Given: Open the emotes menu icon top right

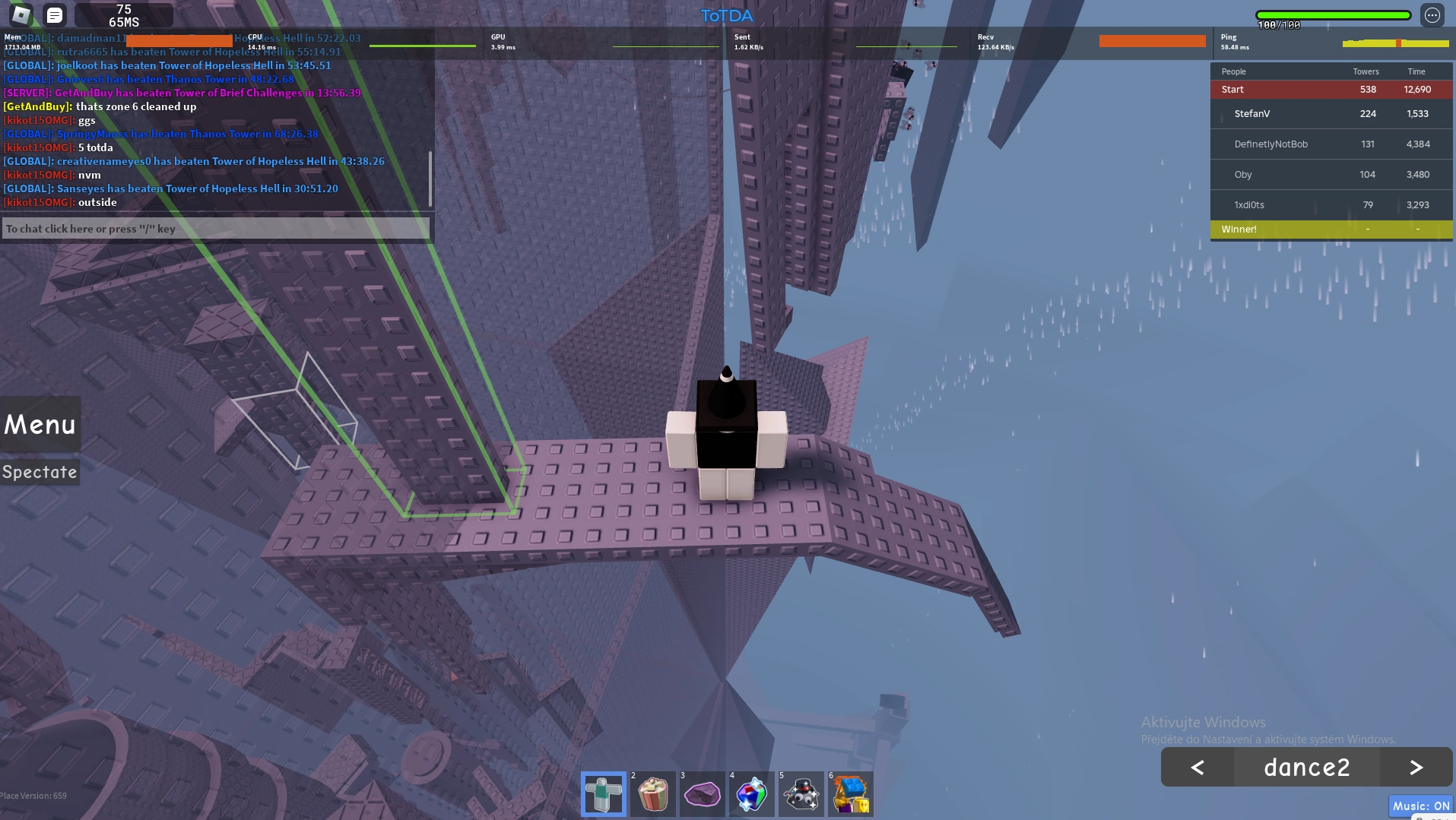Looking at the screenshot, I should (1432, 14).
